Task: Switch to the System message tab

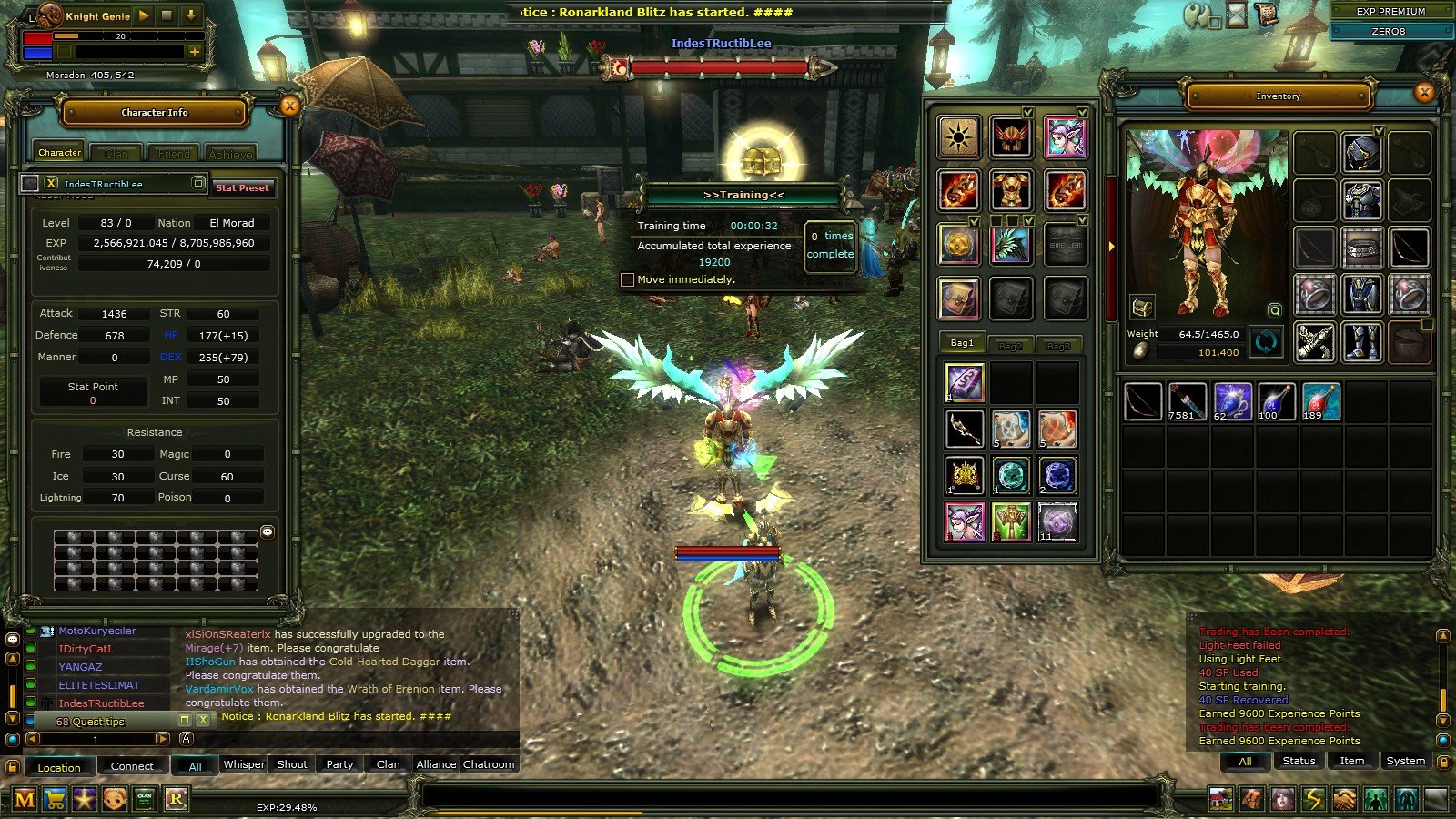Action: 1405,761
